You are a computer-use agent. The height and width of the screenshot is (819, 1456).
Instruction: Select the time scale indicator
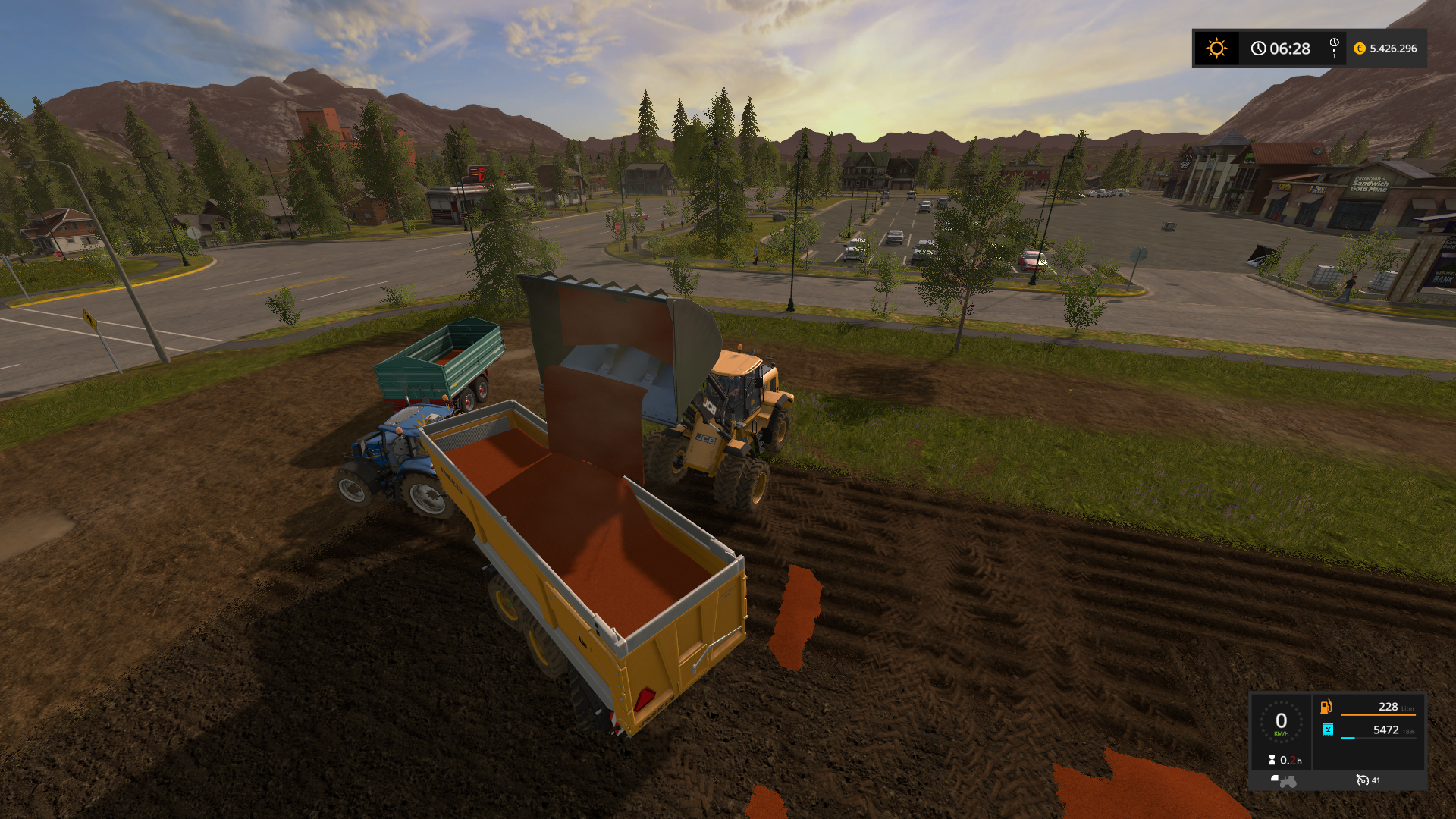coord(1334,48)
